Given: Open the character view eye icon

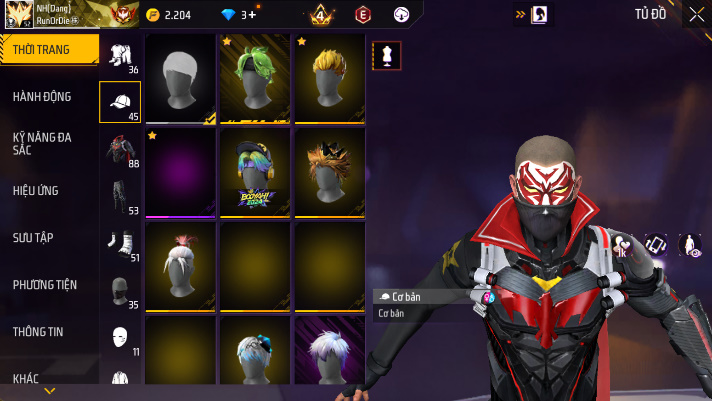Looking at the screenshot, I should (x=690, y=244).
